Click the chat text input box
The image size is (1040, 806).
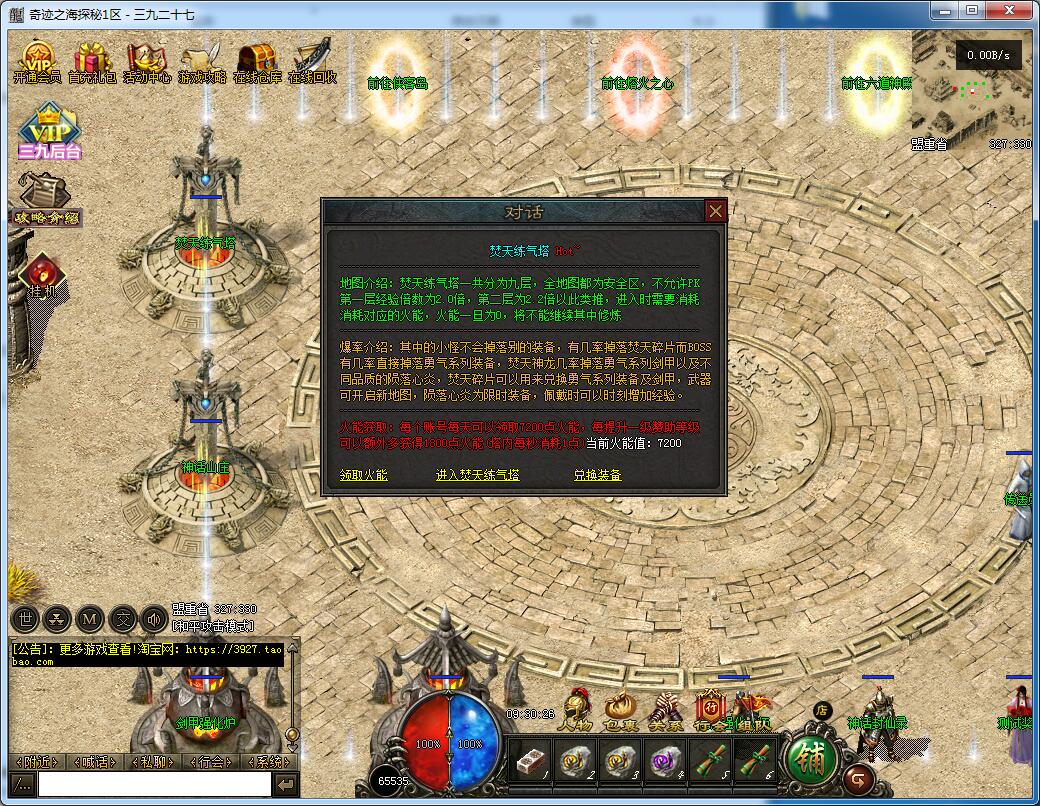coord(154,784)
